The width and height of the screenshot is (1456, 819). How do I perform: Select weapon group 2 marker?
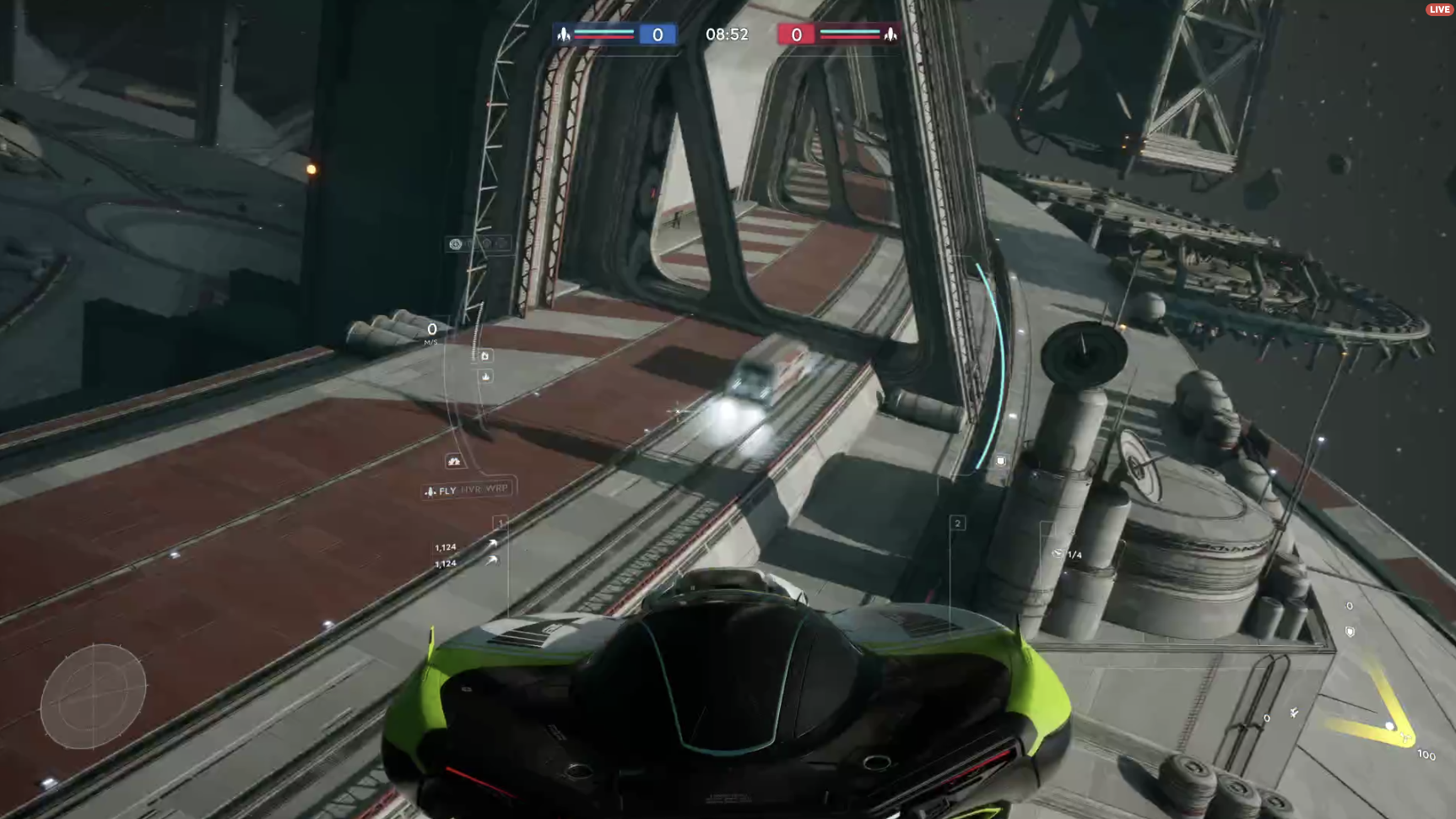pos(957,523)
